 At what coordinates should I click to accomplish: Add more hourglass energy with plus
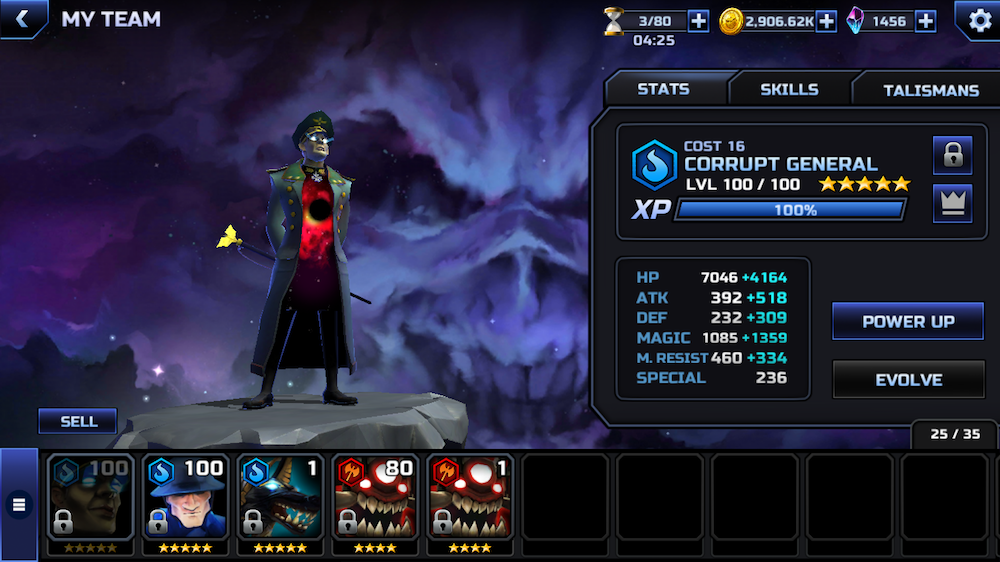tap(698, 21)
